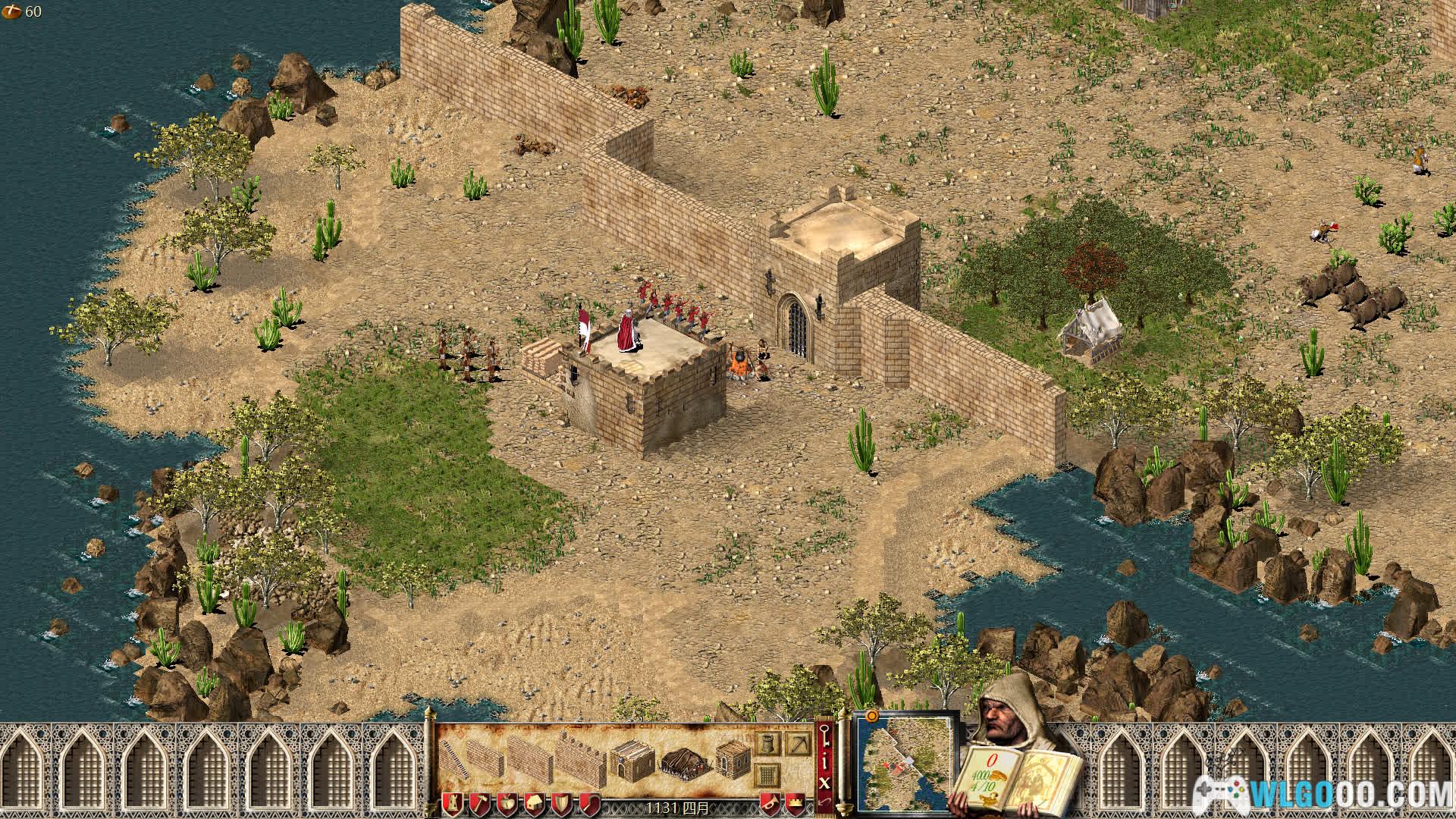Open the gatehouse portcullis submenu
1456x819 pixels.
pos(767,774)
